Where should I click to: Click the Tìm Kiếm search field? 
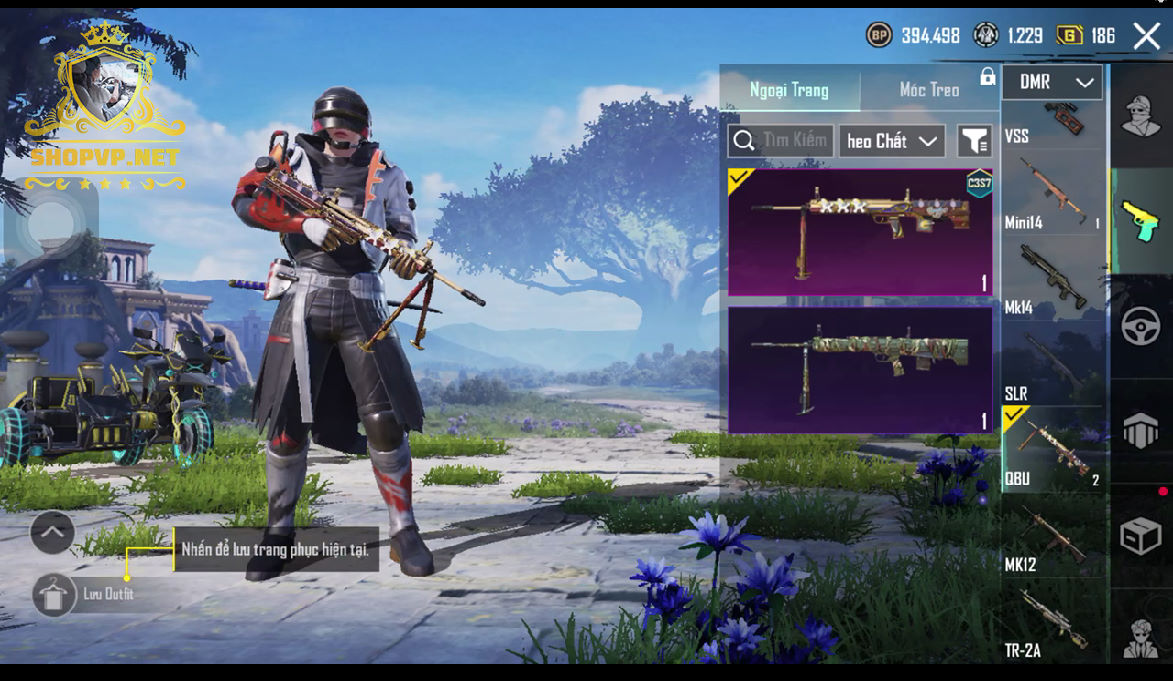pyautogui.click(x=781, y=141)
